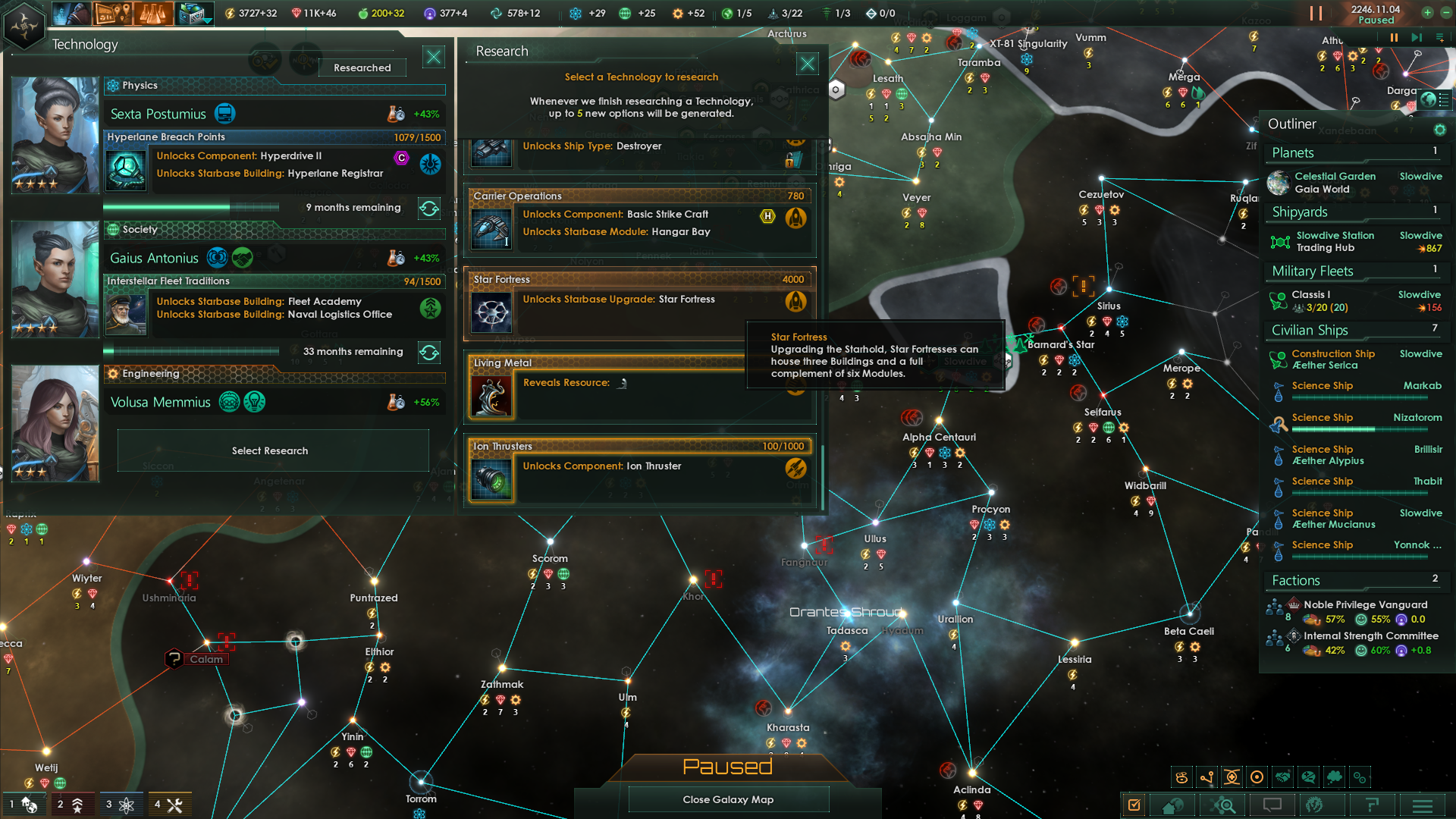Select the opinion map mode icon
This screenshot has width=1456, height=819.
click(x=1308, y=777)
